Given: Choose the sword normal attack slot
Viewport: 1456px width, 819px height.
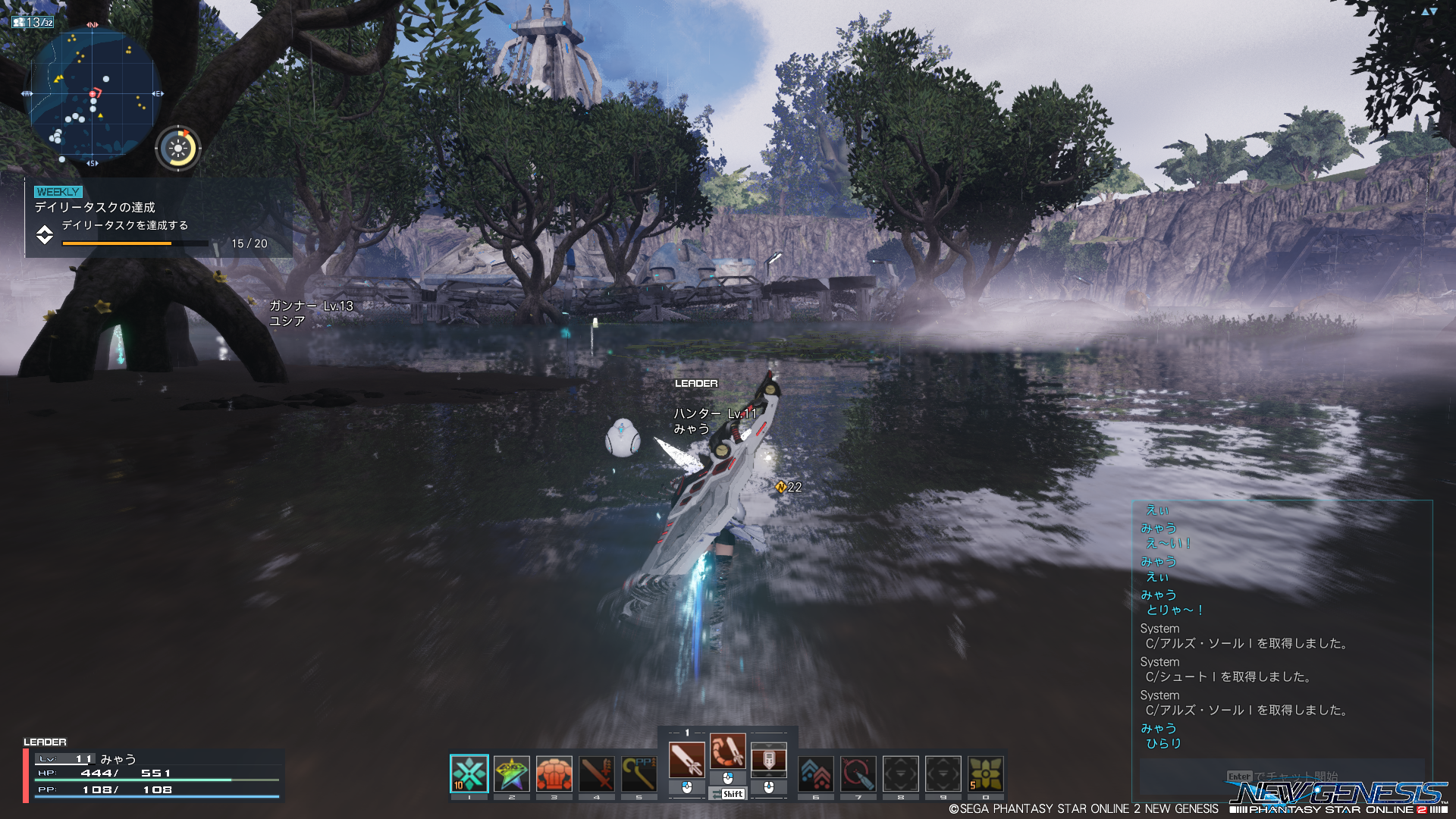Looking at the screenshot, I should (x=687, y=759).
